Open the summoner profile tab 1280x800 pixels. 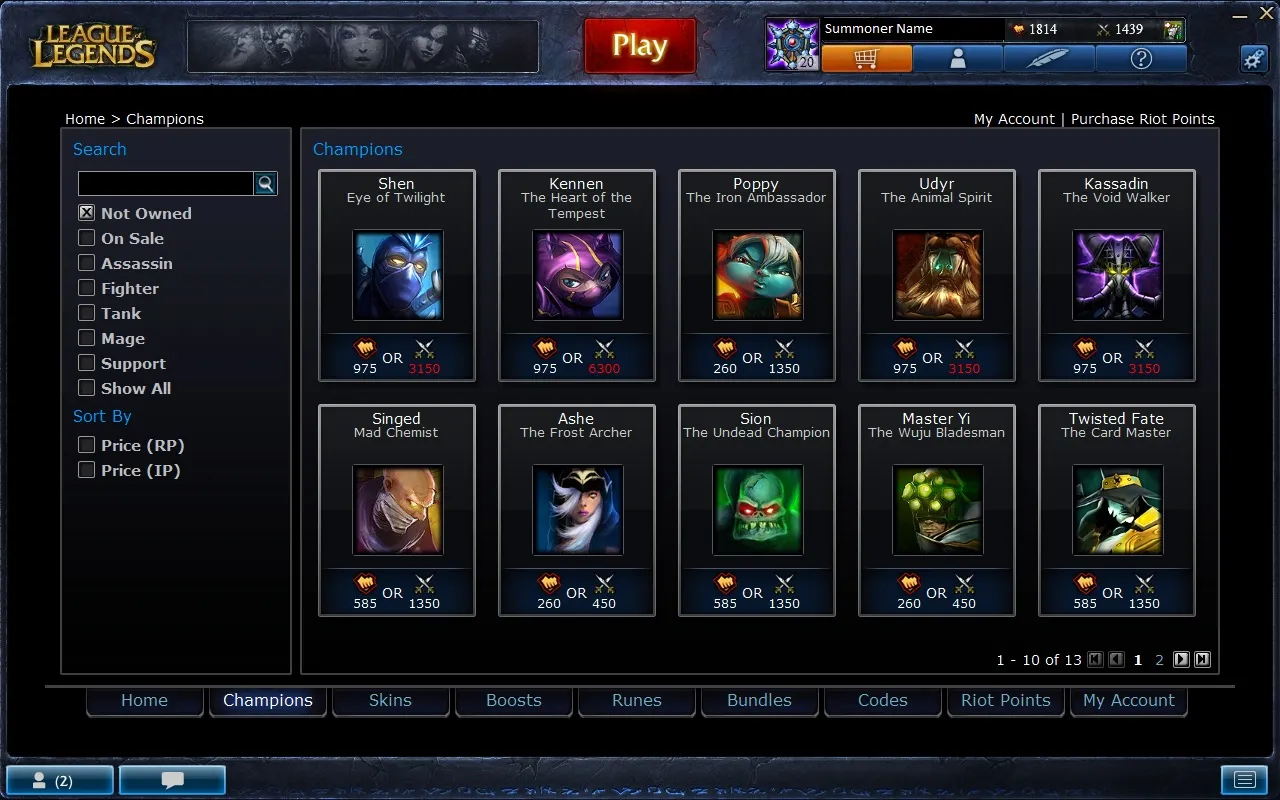point(958,59)
